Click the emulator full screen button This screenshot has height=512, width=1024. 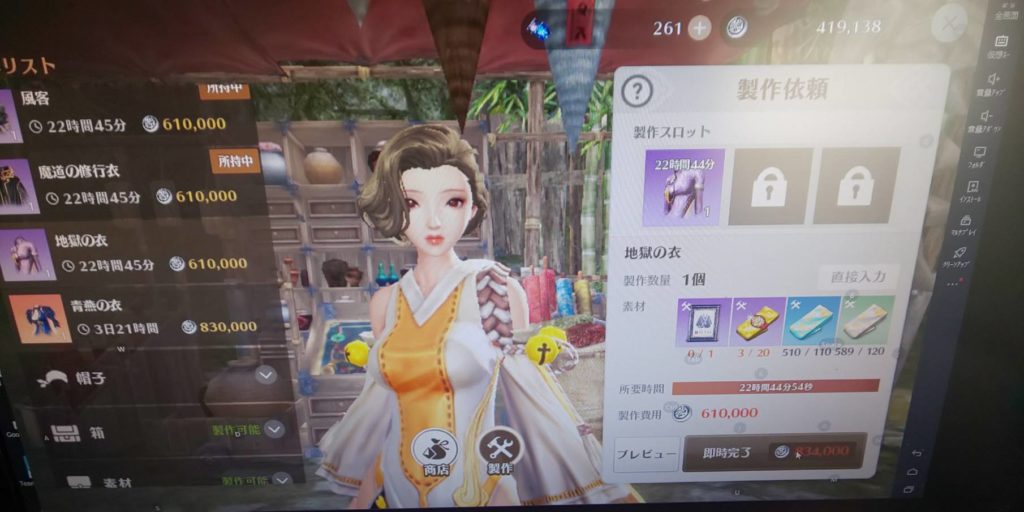pyautogui.click(x=1001, y=12)
